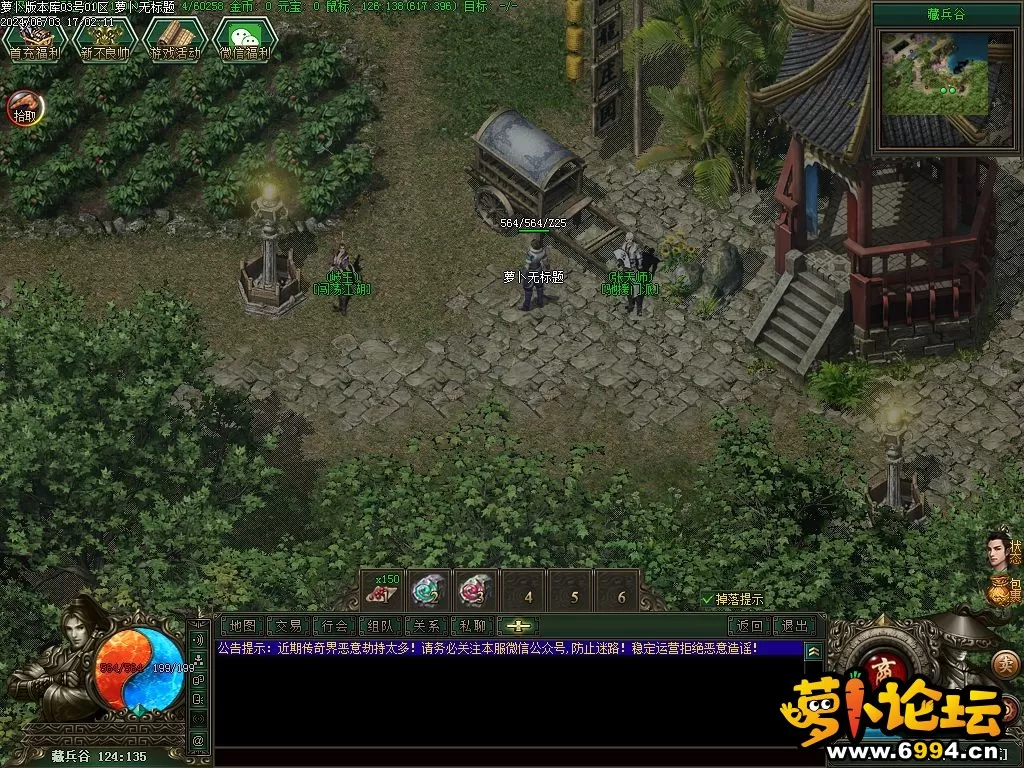The height and width of the screenshot is (768, 1024).
Task: Open the 首充福利 first-recharge bonus
Action: [35, 40]
